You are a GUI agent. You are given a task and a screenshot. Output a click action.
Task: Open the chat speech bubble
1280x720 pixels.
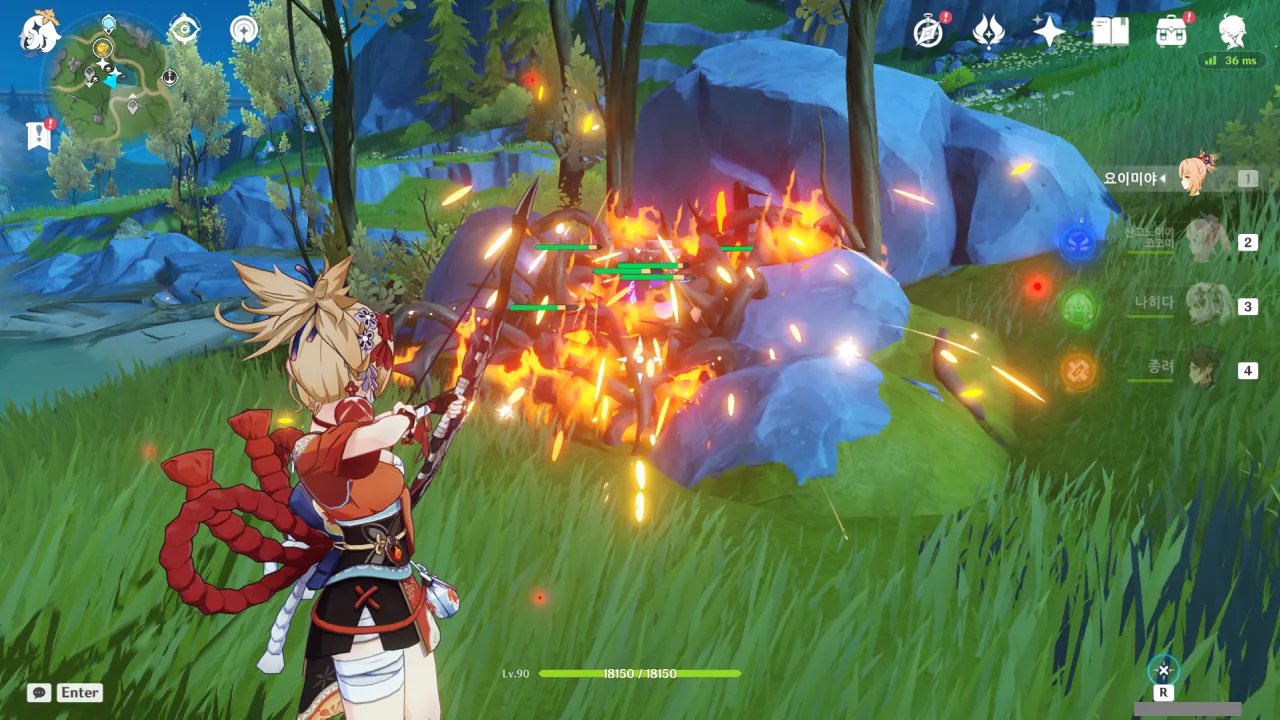click(39, 692)
